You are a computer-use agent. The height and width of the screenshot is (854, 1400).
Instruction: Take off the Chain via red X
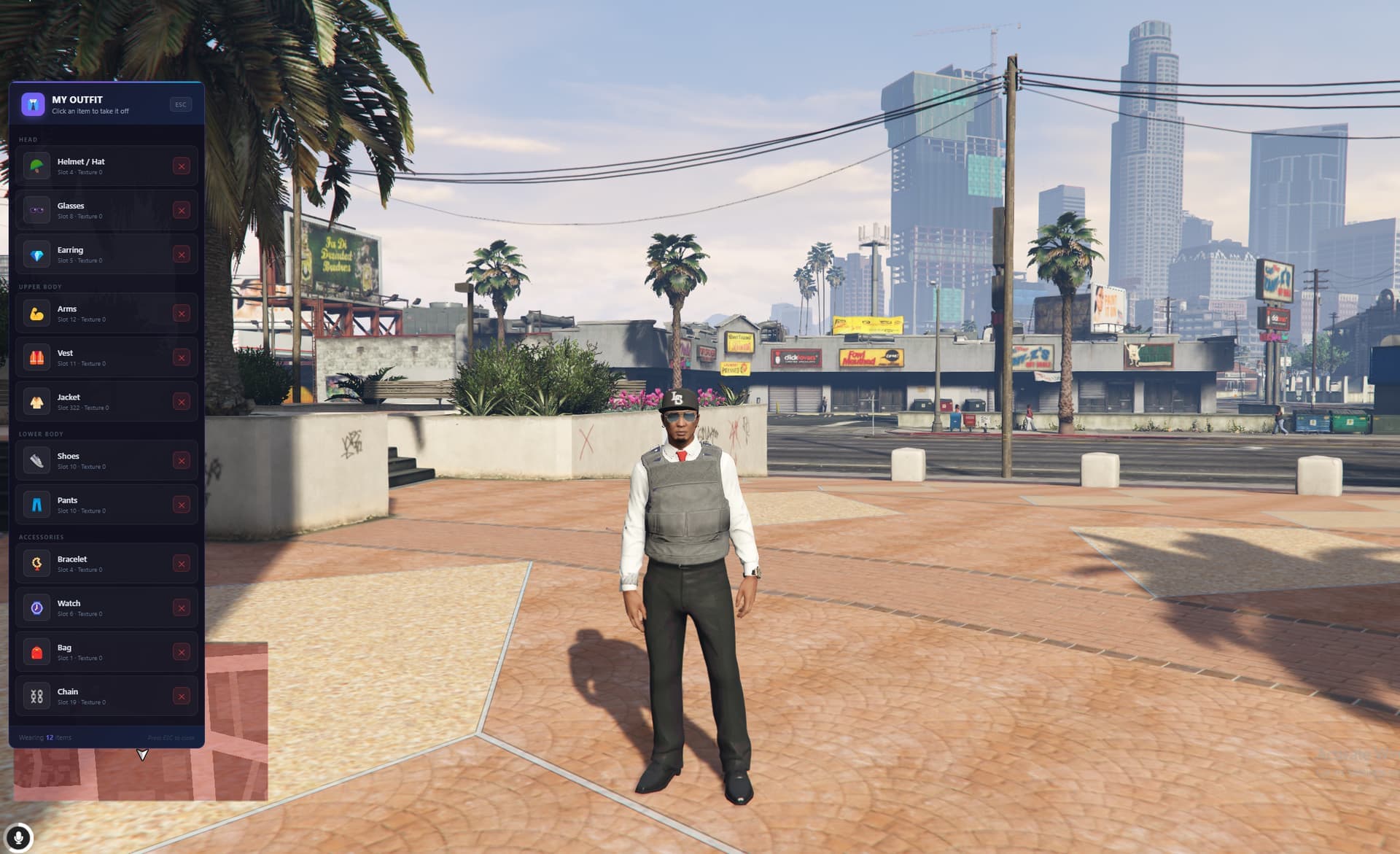point(182,696)
